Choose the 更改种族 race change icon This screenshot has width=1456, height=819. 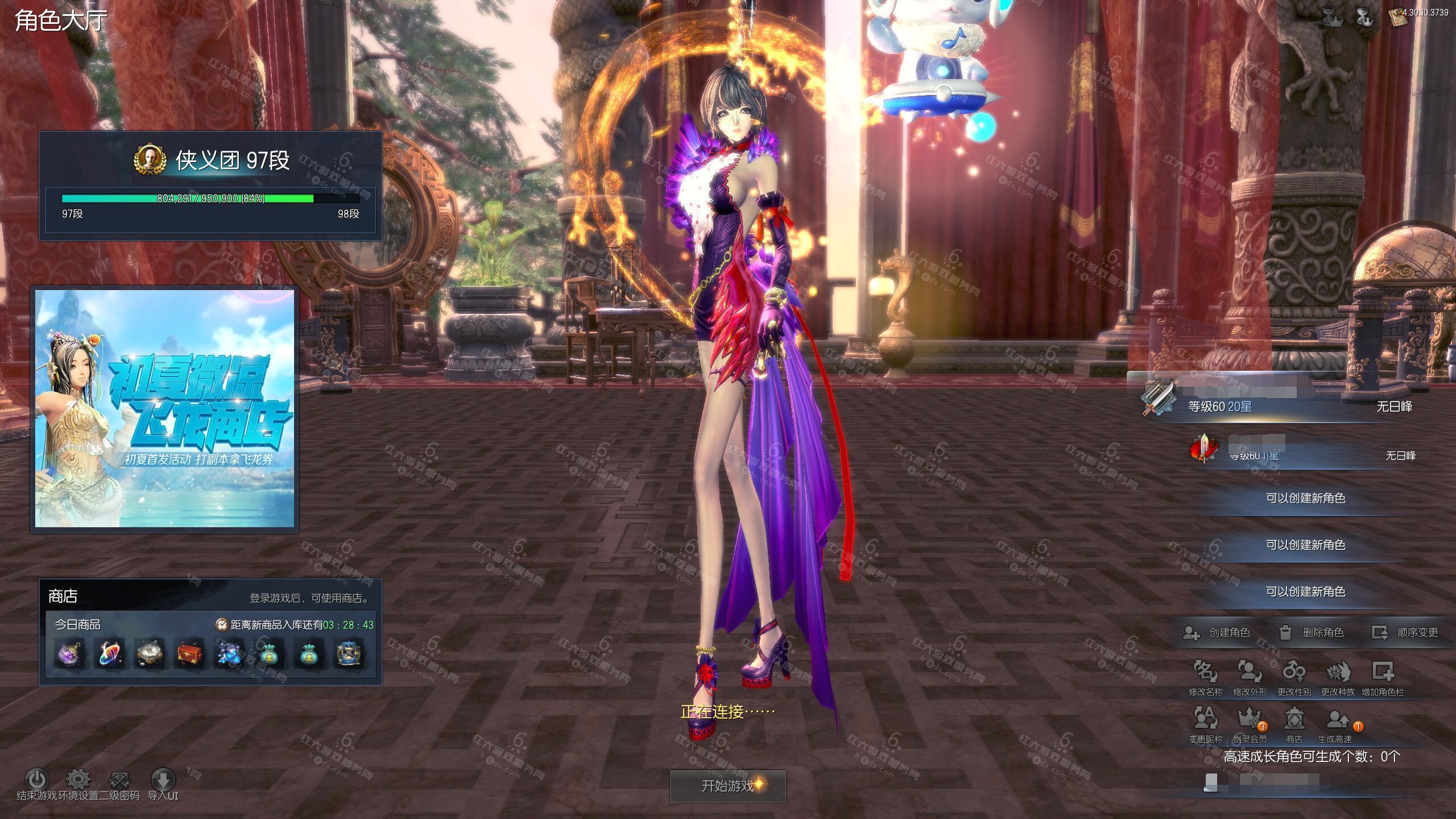point(1338,673)
